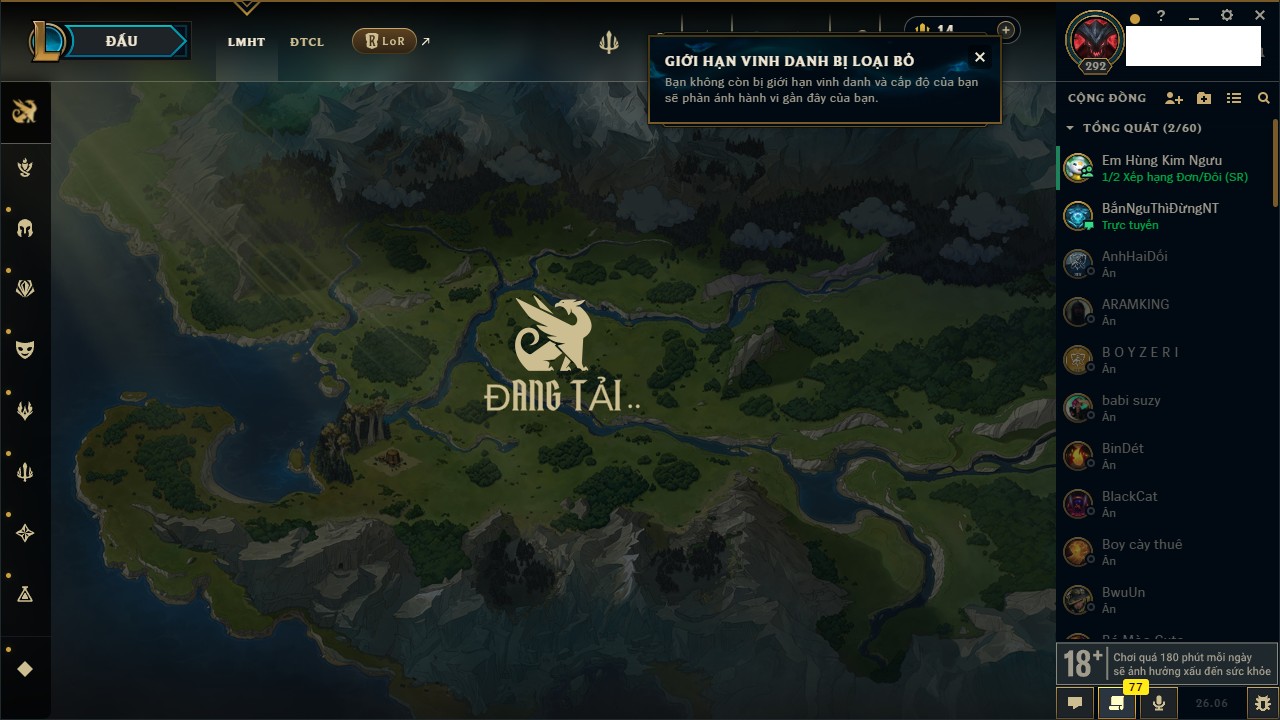Open the bug report button
Screen dimensions: 1280x720
pos(1263,703)
